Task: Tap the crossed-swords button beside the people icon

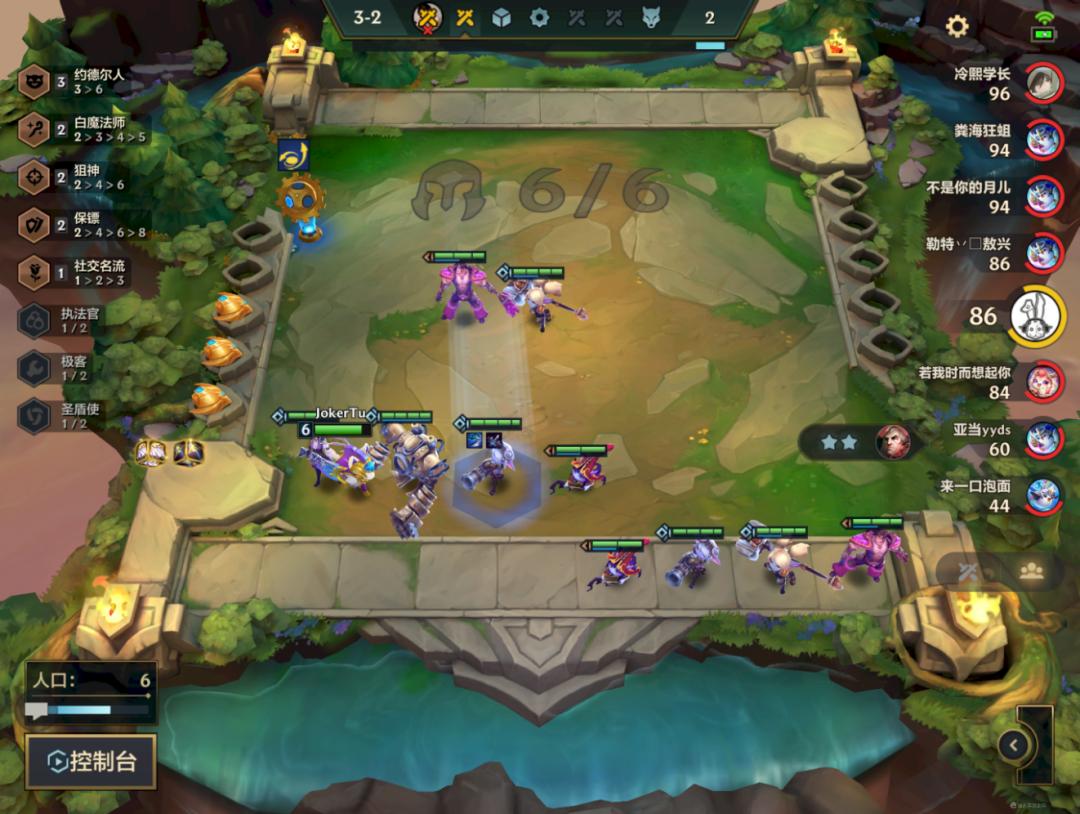Action: point(968,572)
